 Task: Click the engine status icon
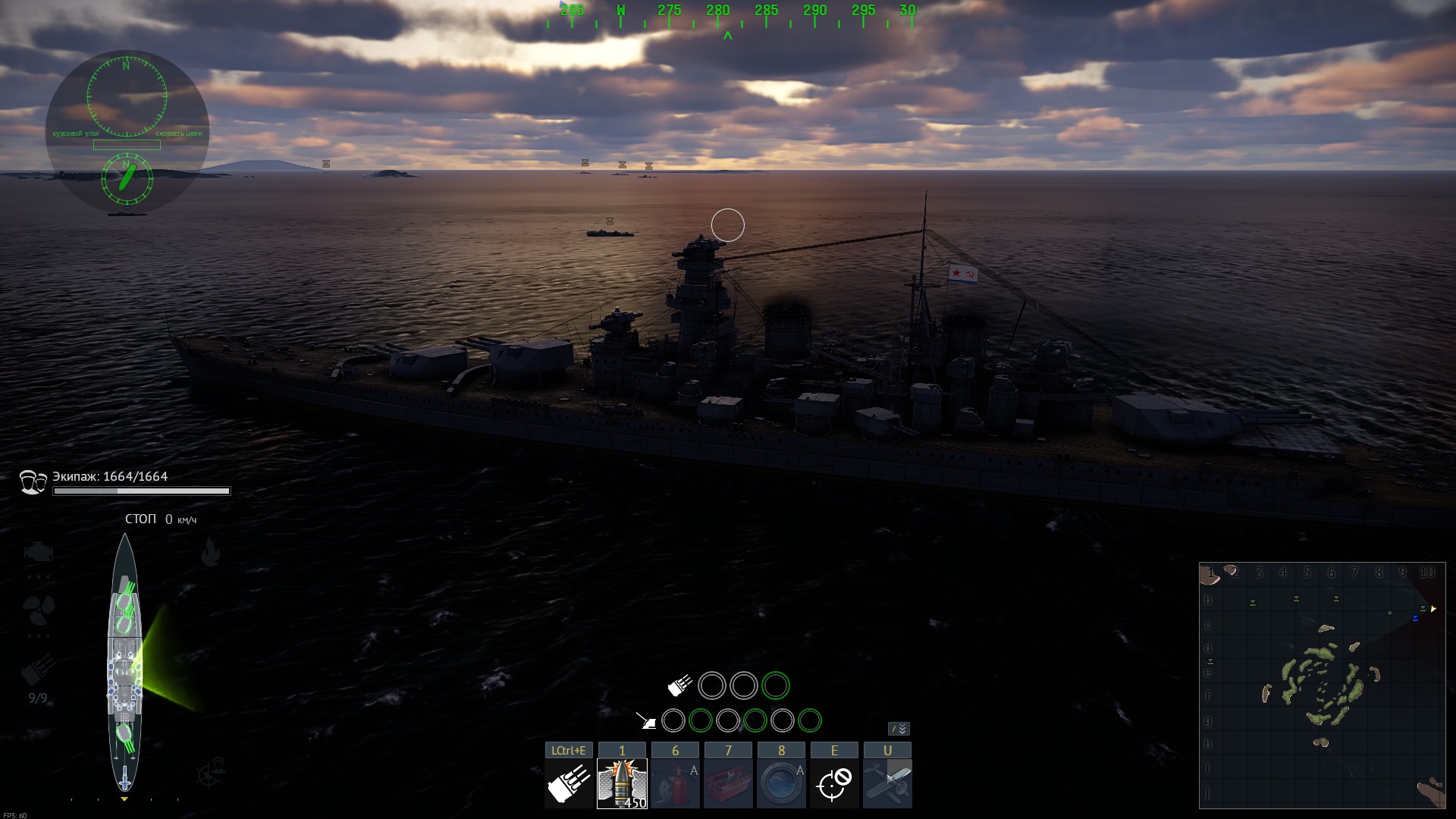(38, 552)
